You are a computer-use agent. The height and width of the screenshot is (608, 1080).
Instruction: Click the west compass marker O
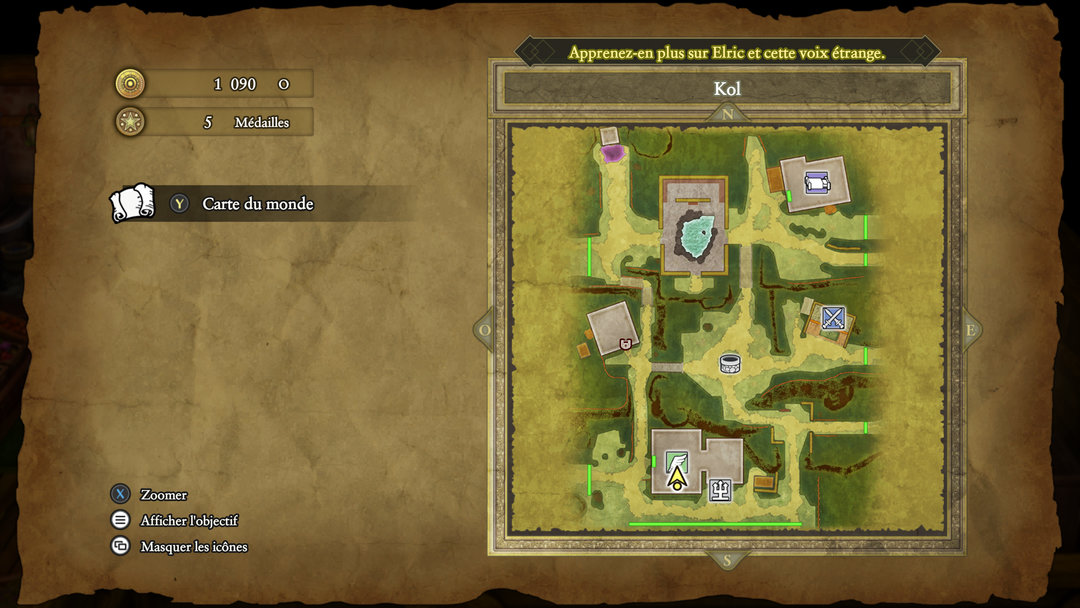point(485,330)
